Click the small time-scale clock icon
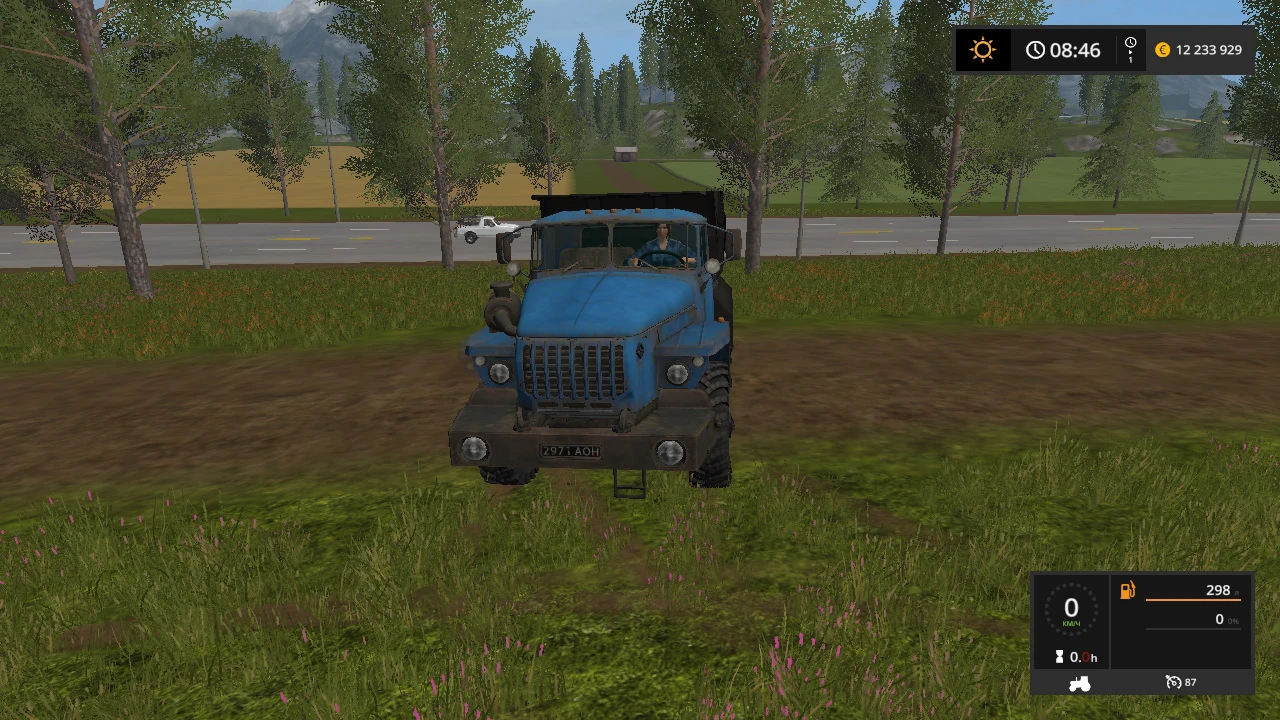1280x720 pixels. (x=1129, y=43)
